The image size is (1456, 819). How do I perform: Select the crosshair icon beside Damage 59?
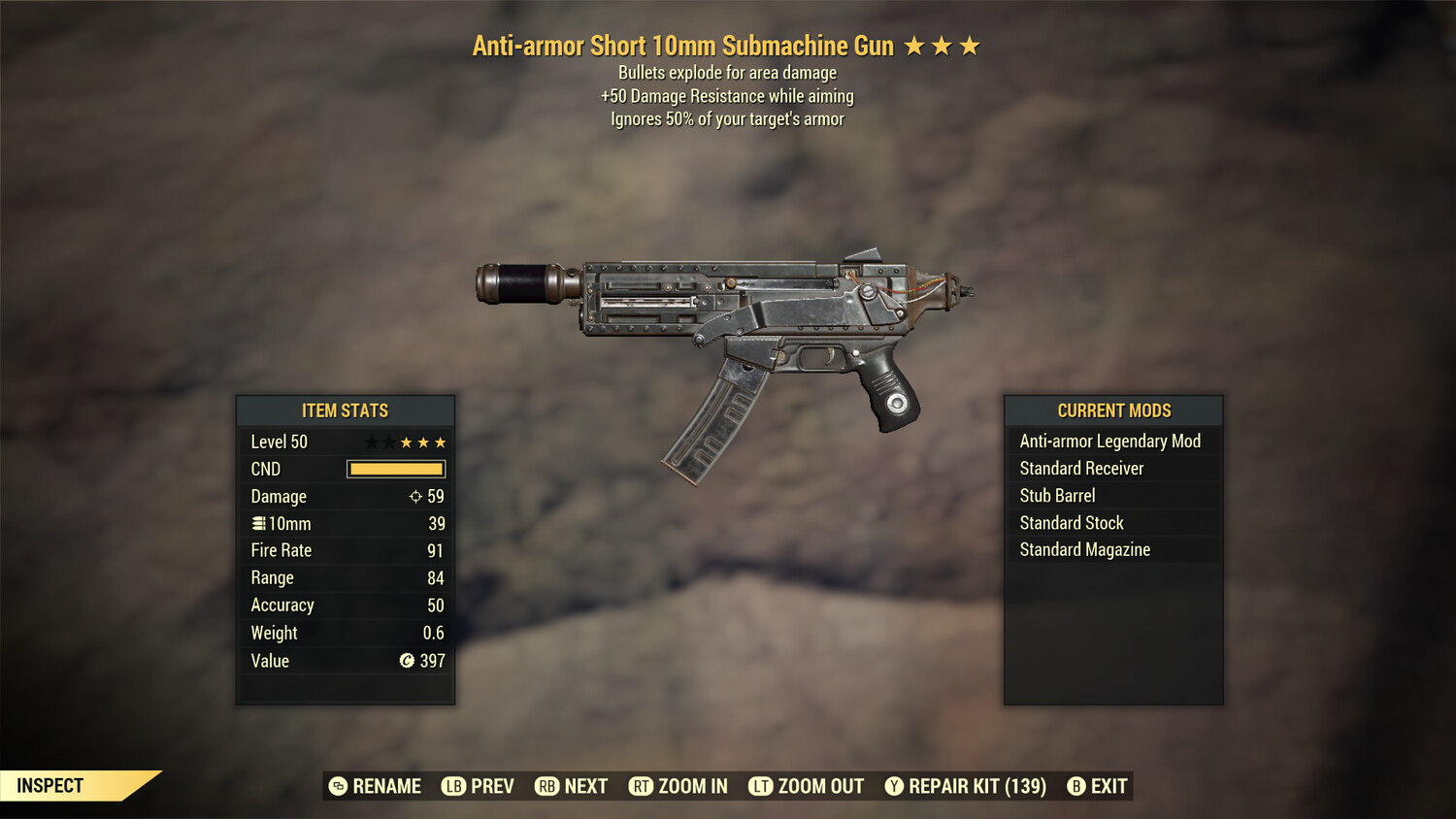(x=417, y=496)
